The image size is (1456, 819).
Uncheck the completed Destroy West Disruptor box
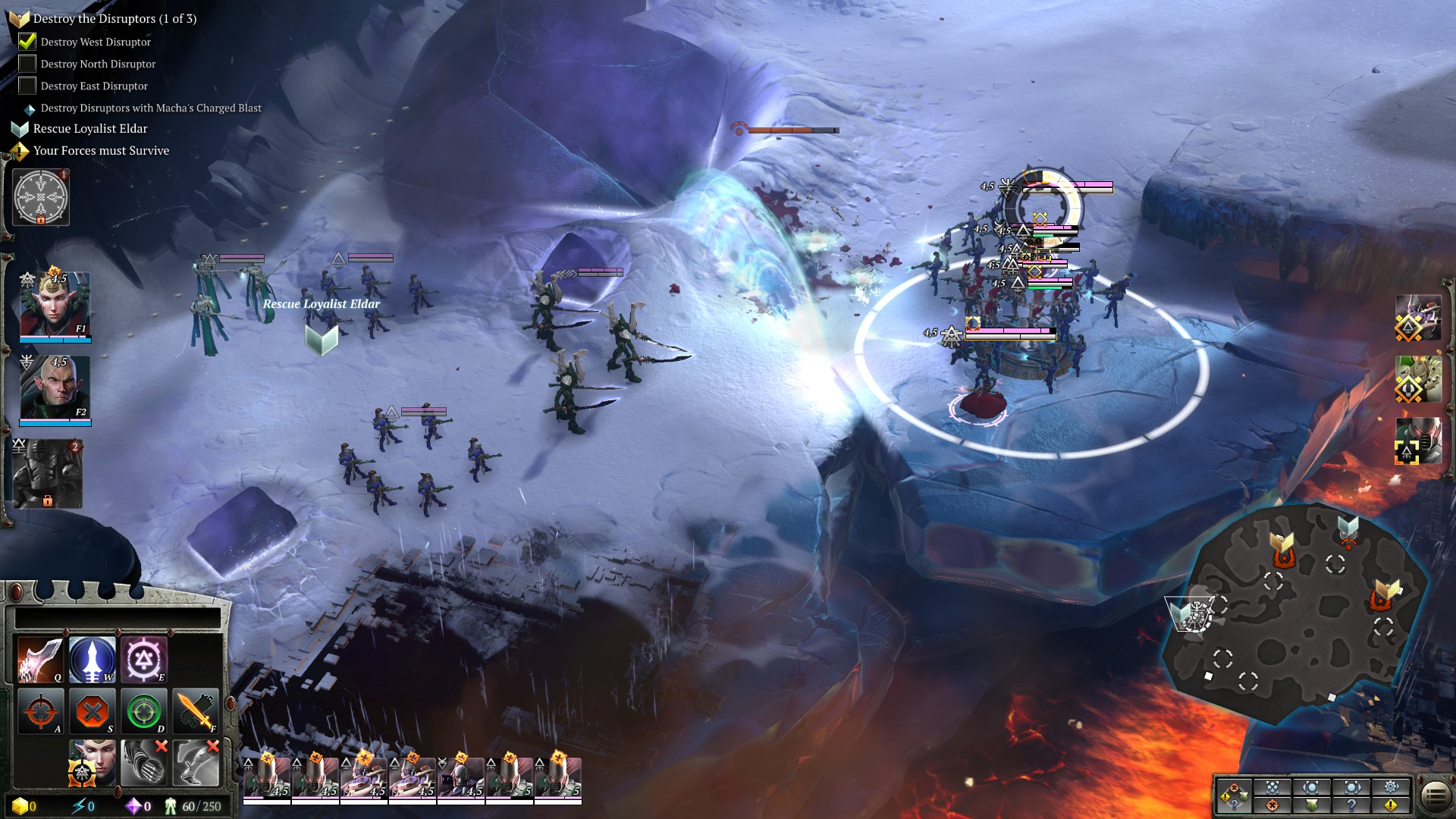click(x=27, y=42)
